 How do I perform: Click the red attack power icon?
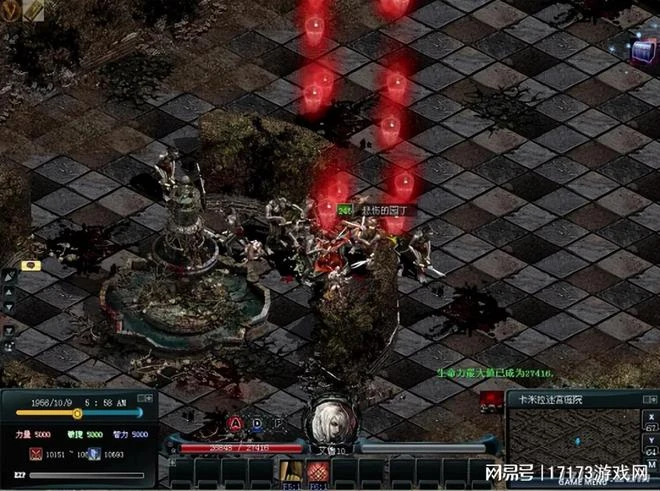coord(37,454)
